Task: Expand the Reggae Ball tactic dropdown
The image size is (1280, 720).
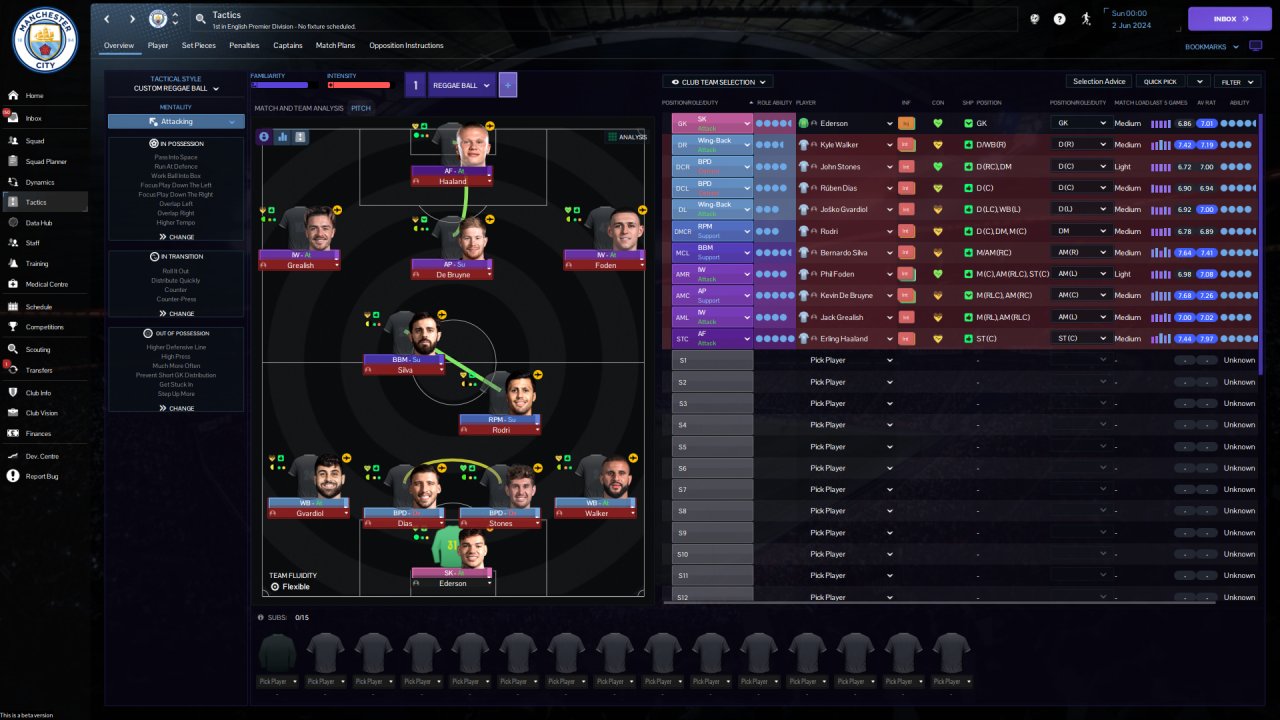Action: [x=461, y=86]
